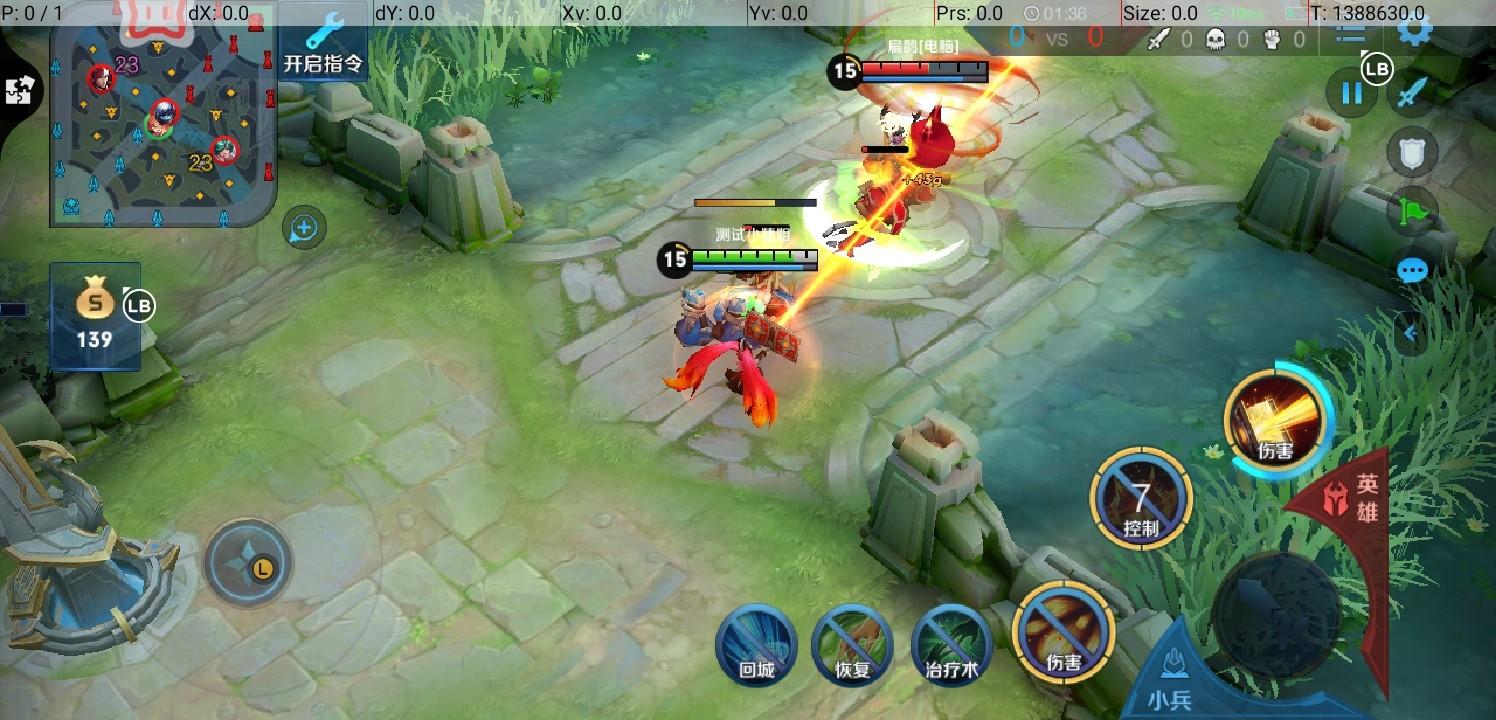The height and width of the screenshot is (720, 1496).
Task: Click the chat plus bubble near the minimap
Action: [304, 229]
